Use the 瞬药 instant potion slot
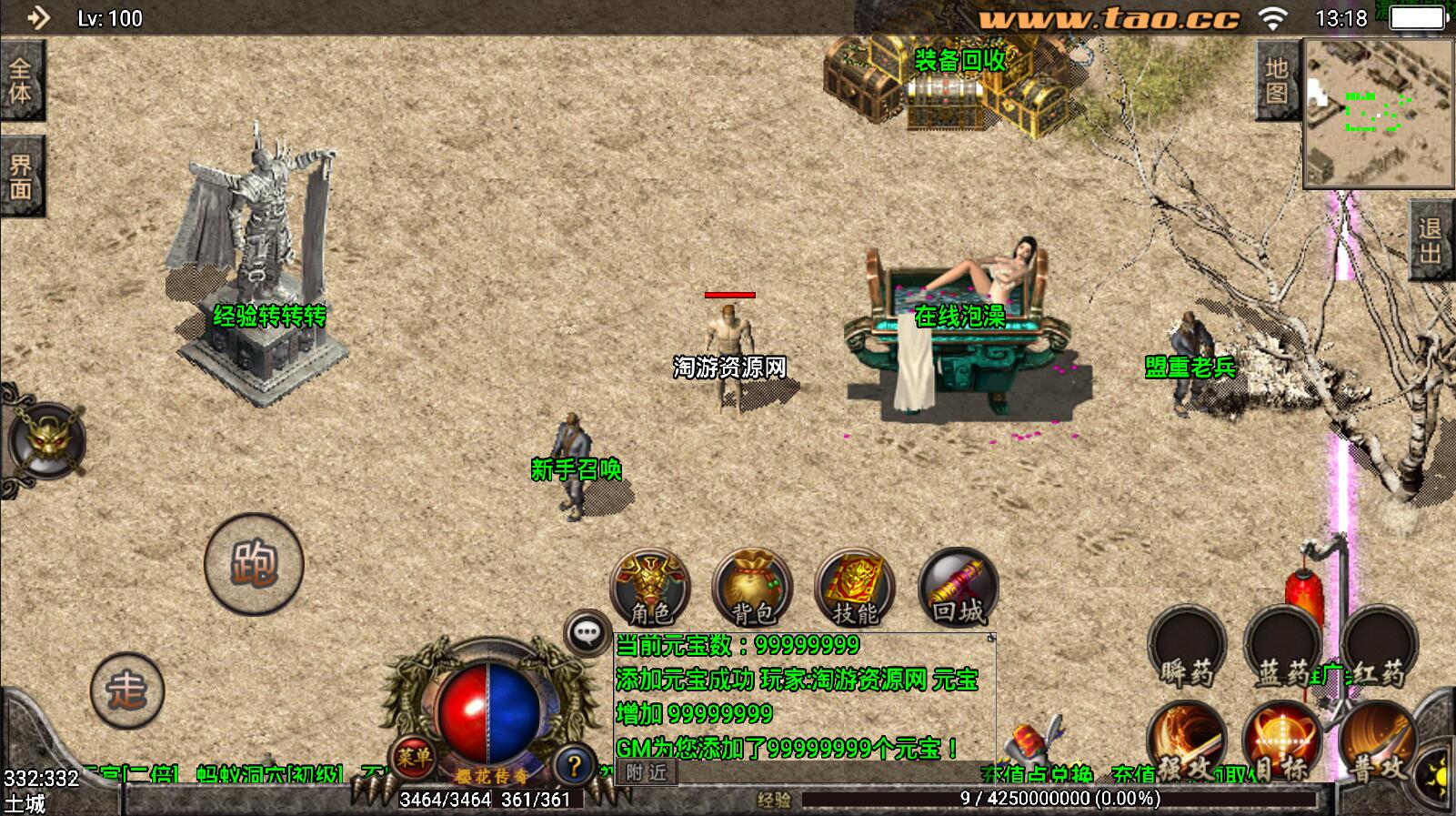Screen dimensions: 1456x816 1187,649
